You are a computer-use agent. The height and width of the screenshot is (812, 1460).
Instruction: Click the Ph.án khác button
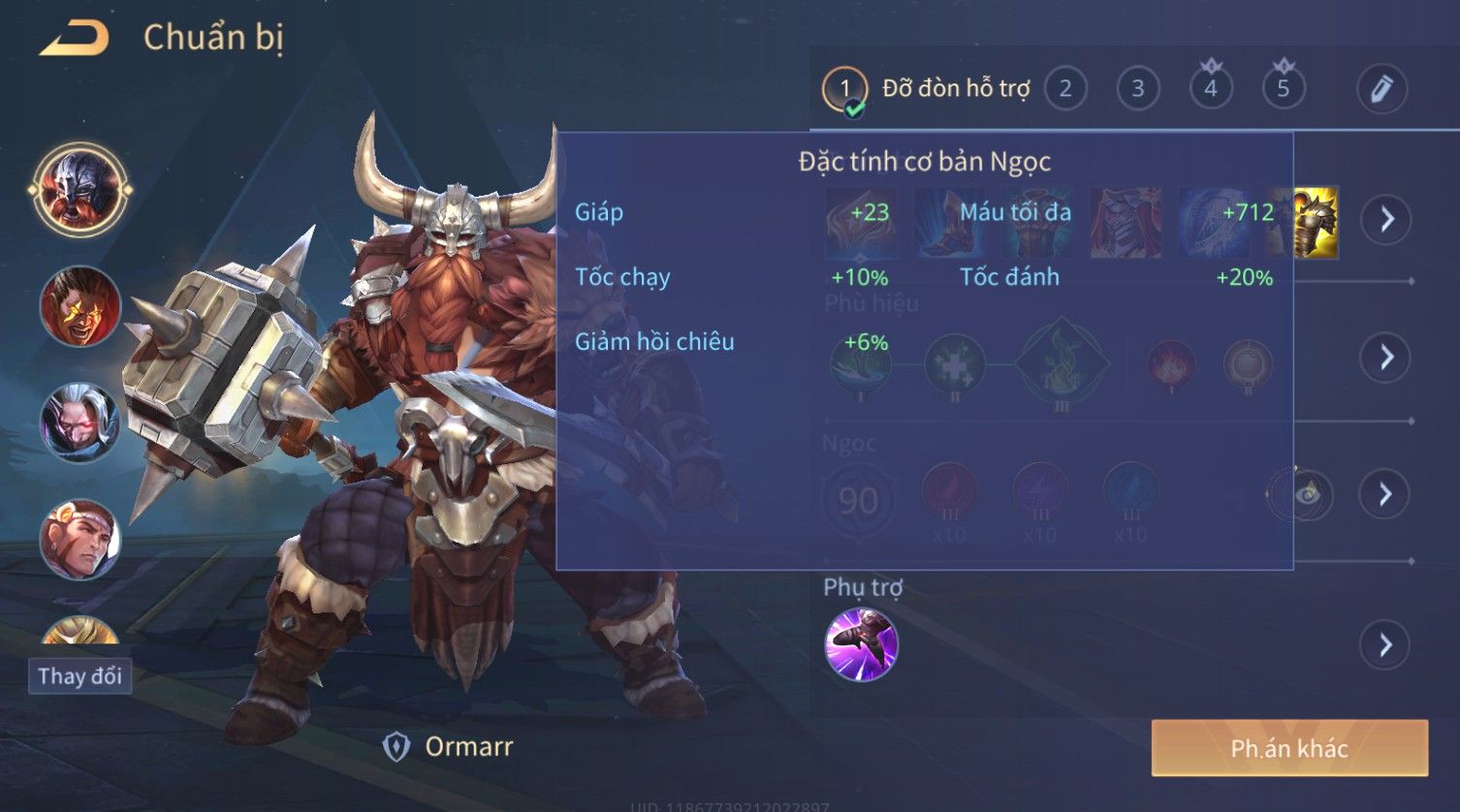tap(1289, 748)
